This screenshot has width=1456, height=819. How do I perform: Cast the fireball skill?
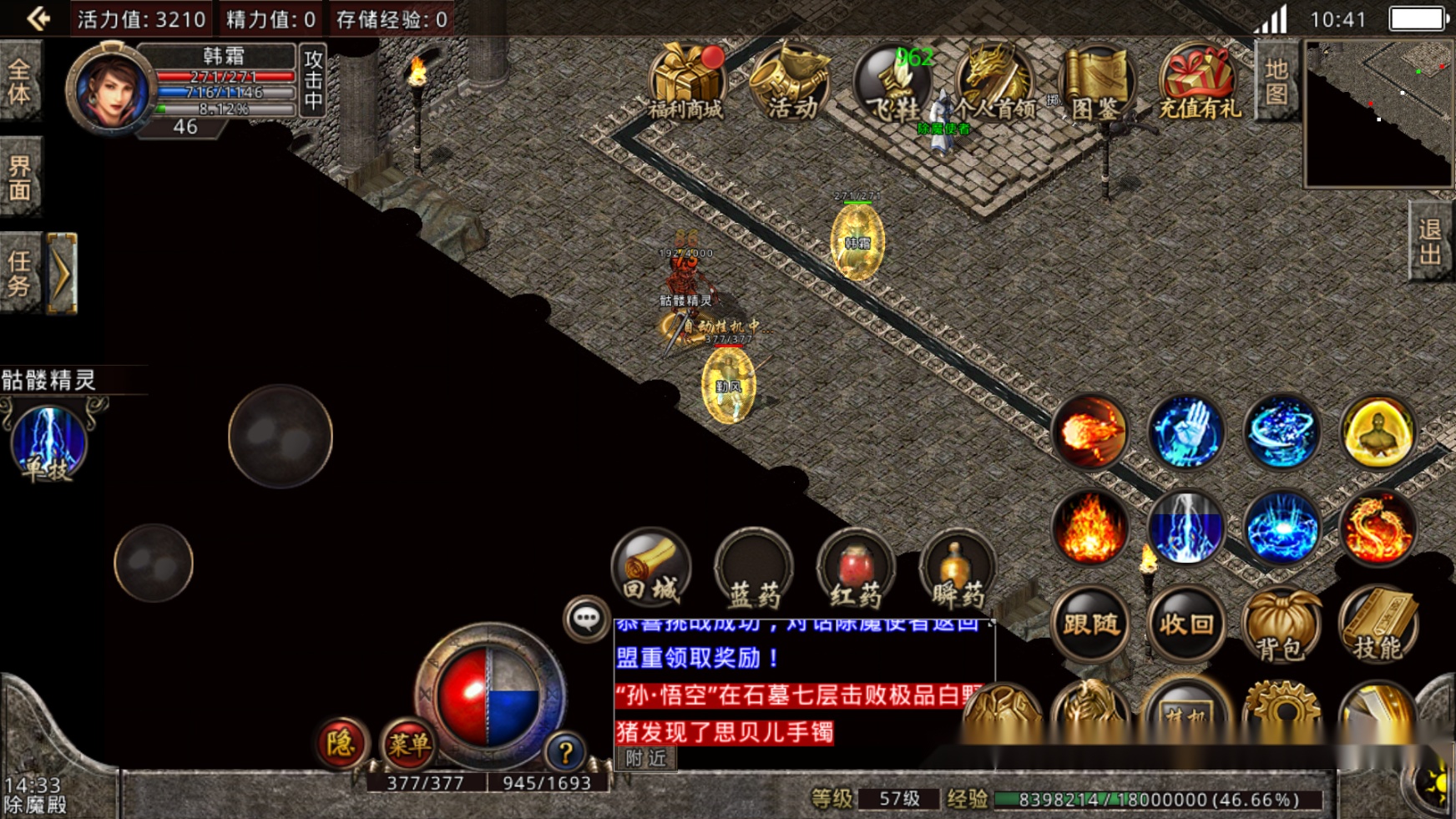(x=1090, y=432)
